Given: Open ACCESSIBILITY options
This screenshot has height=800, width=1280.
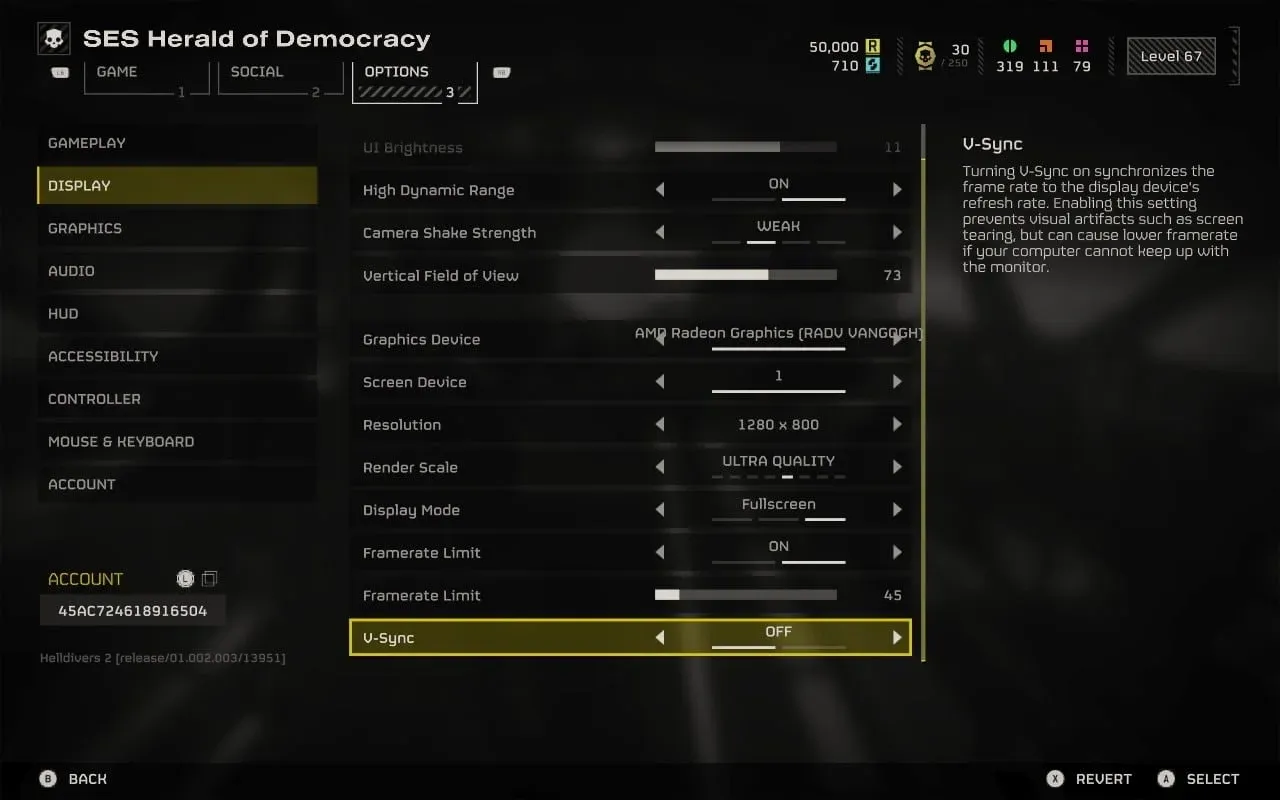Looking at the screenshot, I should click(x=103, y=356).
